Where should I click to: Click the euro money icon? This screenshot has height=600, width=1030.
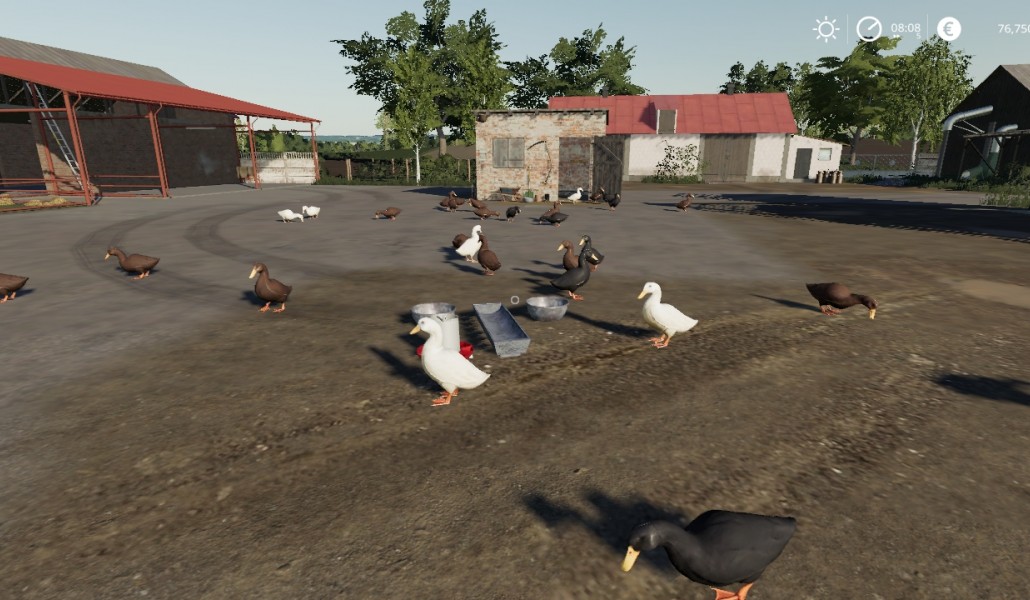(949, 29)
